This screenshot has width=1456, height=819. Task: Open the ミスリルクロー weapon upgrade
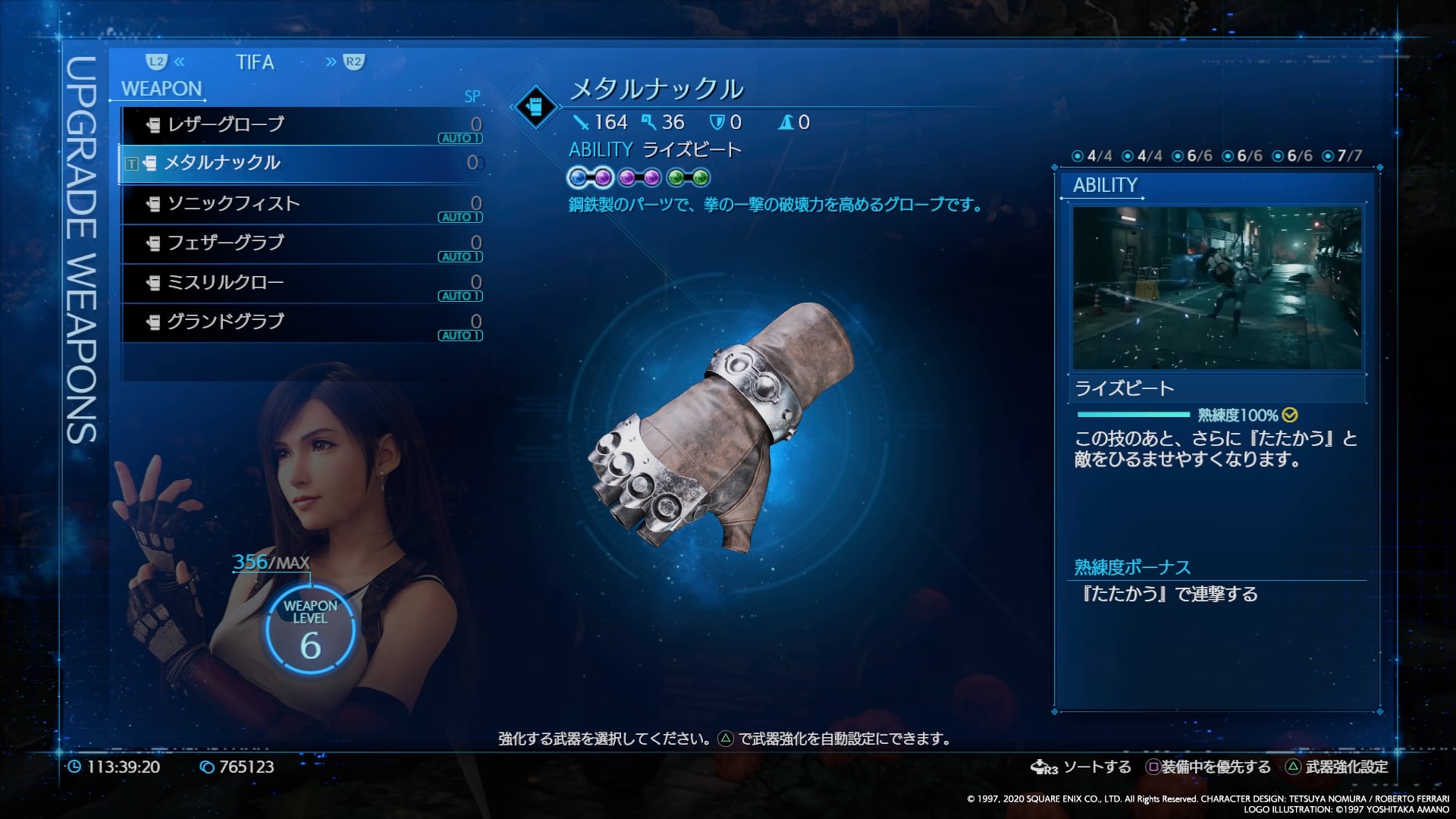point(301,282)
